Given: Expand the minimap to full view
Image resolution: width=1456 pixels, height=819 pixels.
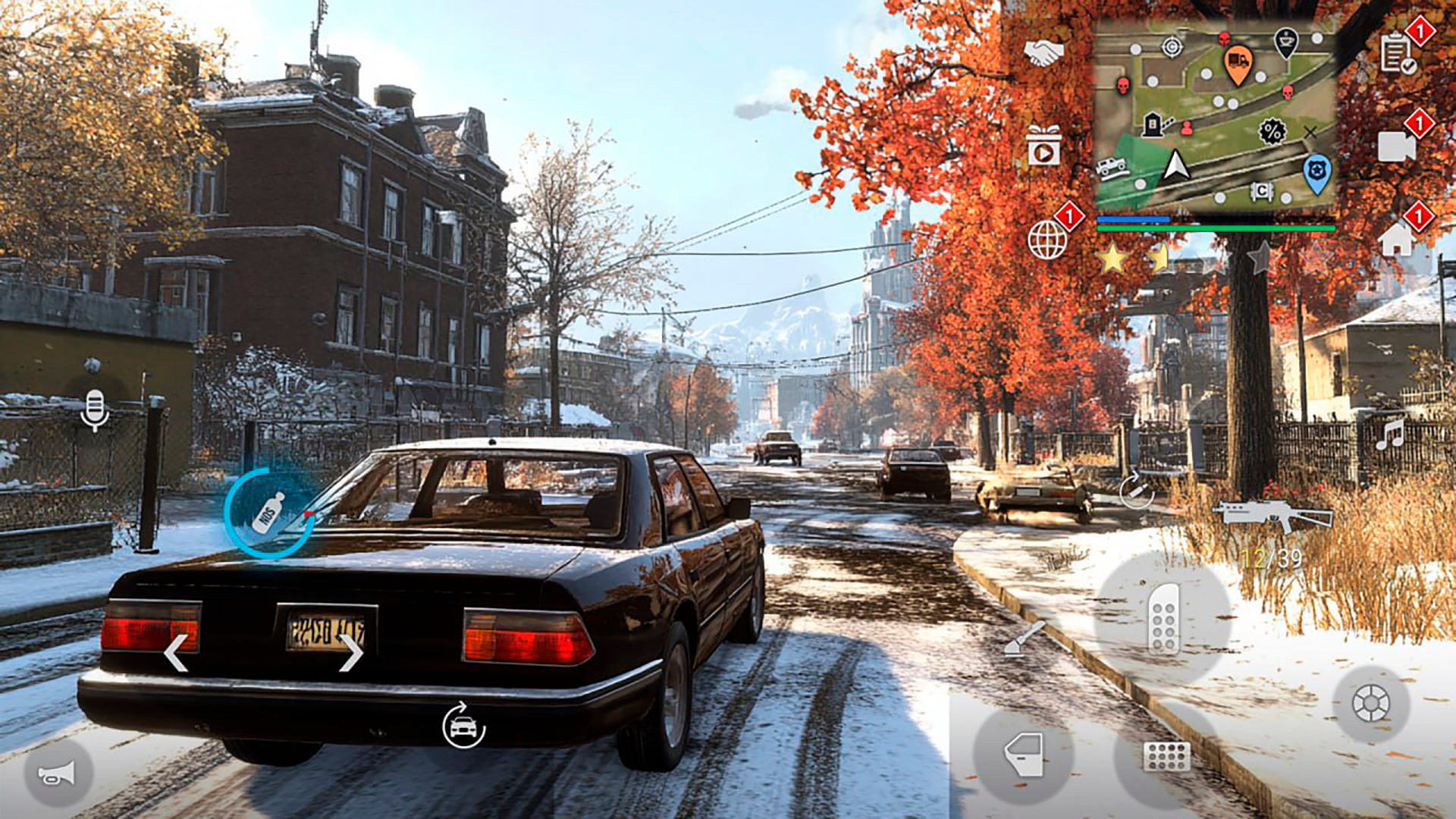Looking at the screenshot, I should [1213, 114].
